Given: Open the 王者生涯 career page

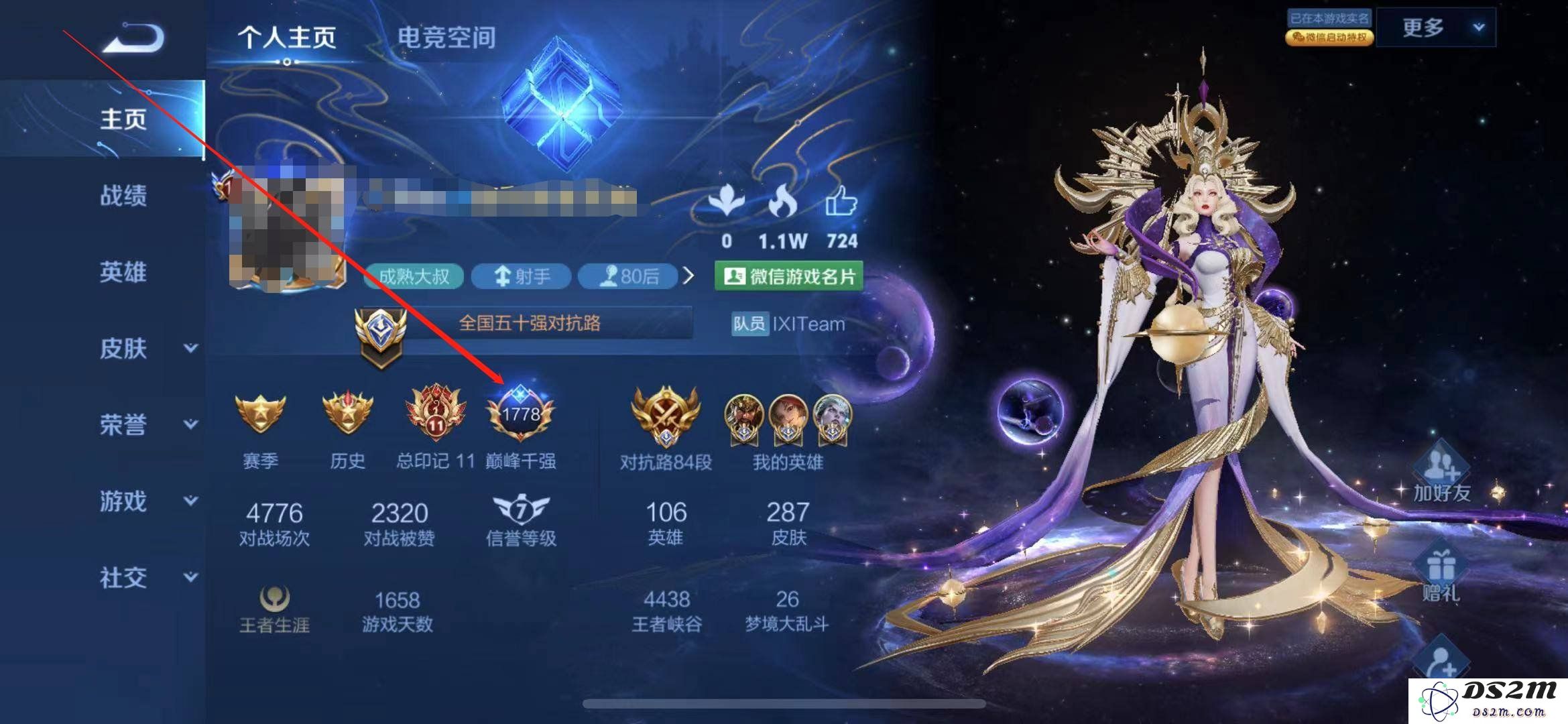Looking at the screenshot, I should pos(275,609).
